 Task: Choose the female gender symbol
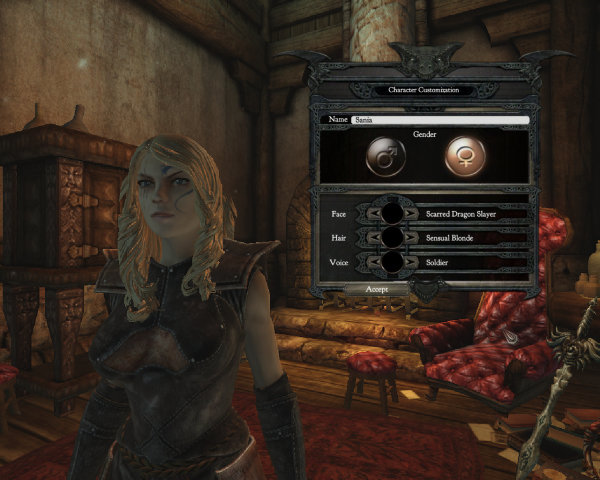click(465, 156)
